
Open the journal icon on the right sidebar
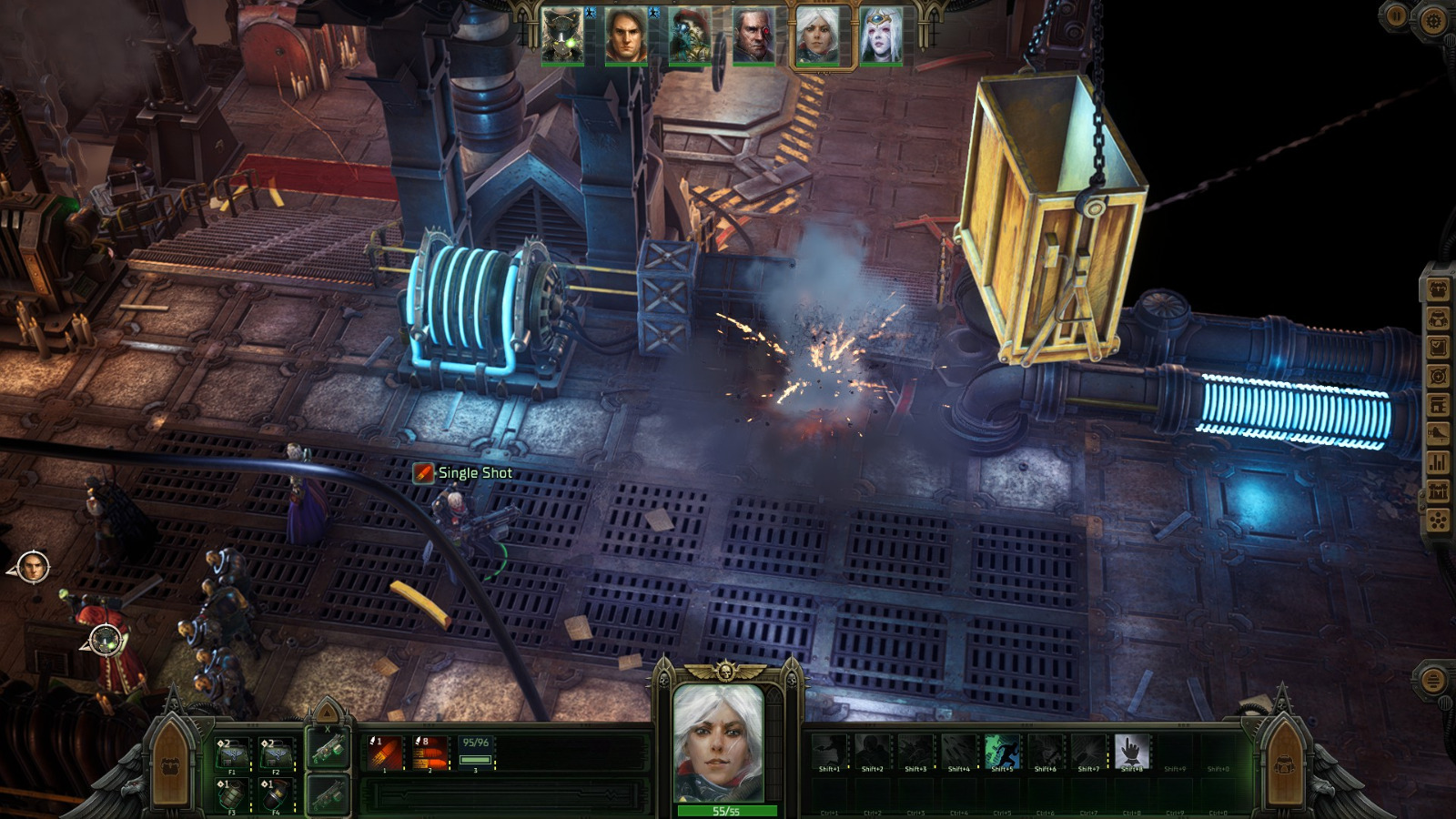pos(1438,346)
